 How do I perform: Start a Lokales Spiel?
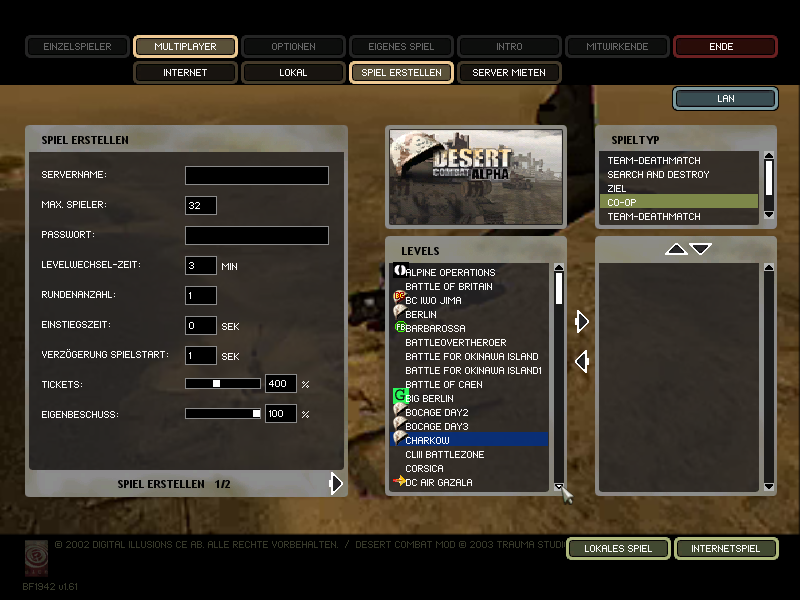coord(617,548)
